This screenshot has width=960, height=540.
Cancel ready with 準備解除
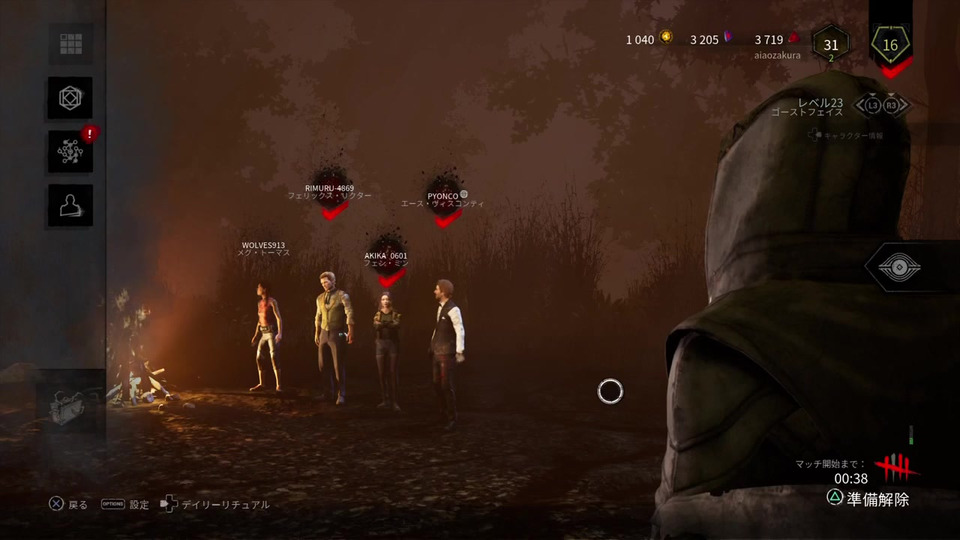tap(867, 499)
